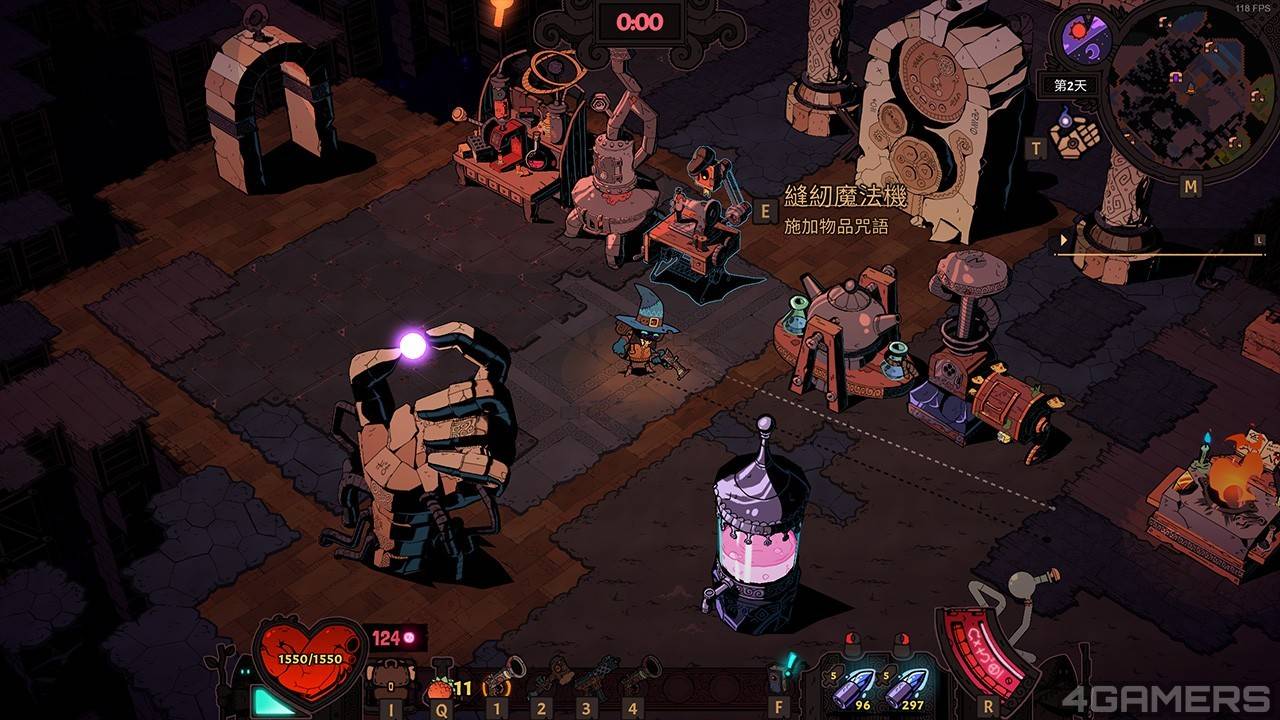Use the strawberry healing item
The width and height of the screenshot is (1280, 720).
pos(440,686)
